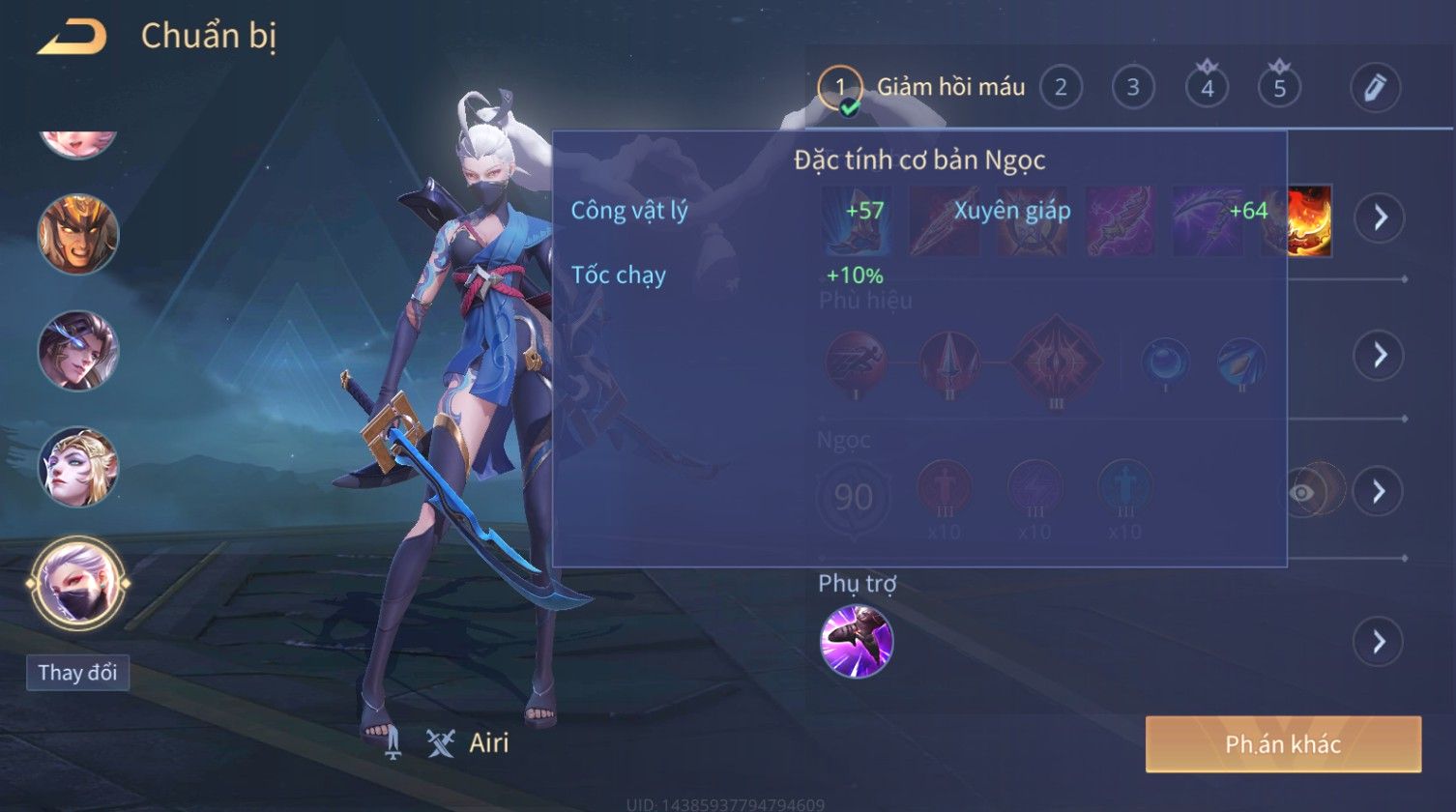
Task: Click the Thay đổi button
Action: (77, 673)
